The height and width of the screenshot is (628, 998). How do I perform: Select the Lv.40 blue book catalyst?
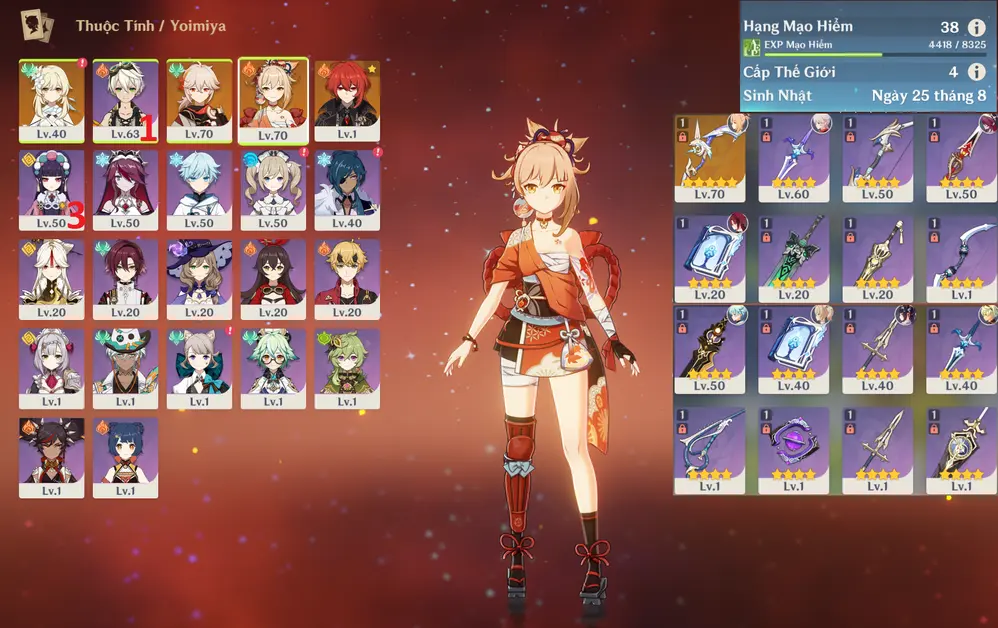coord(794,350)
